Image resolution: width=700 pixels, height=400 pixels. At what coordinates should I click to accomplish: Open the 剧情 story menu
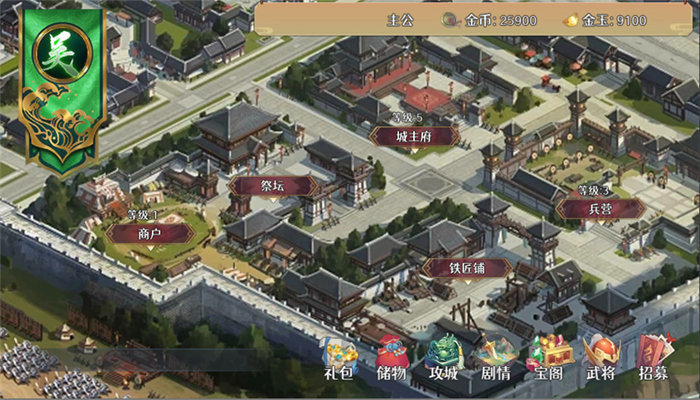[496, 359]
